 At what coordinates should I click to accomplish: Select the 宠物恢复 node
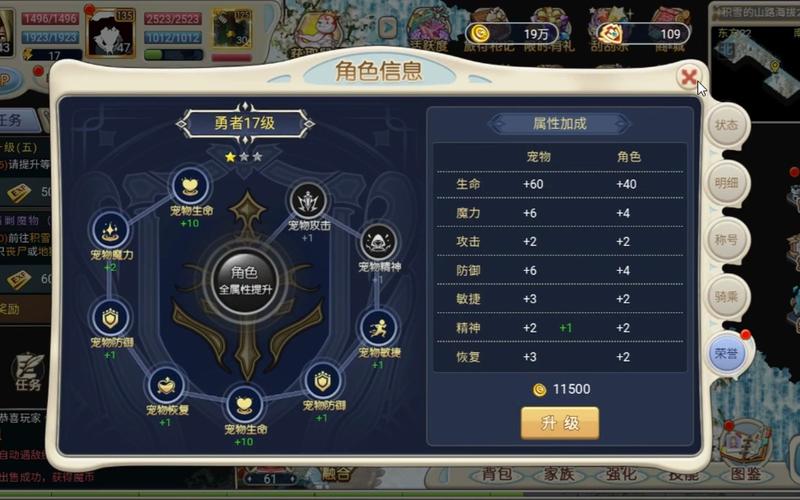point(167,386)
